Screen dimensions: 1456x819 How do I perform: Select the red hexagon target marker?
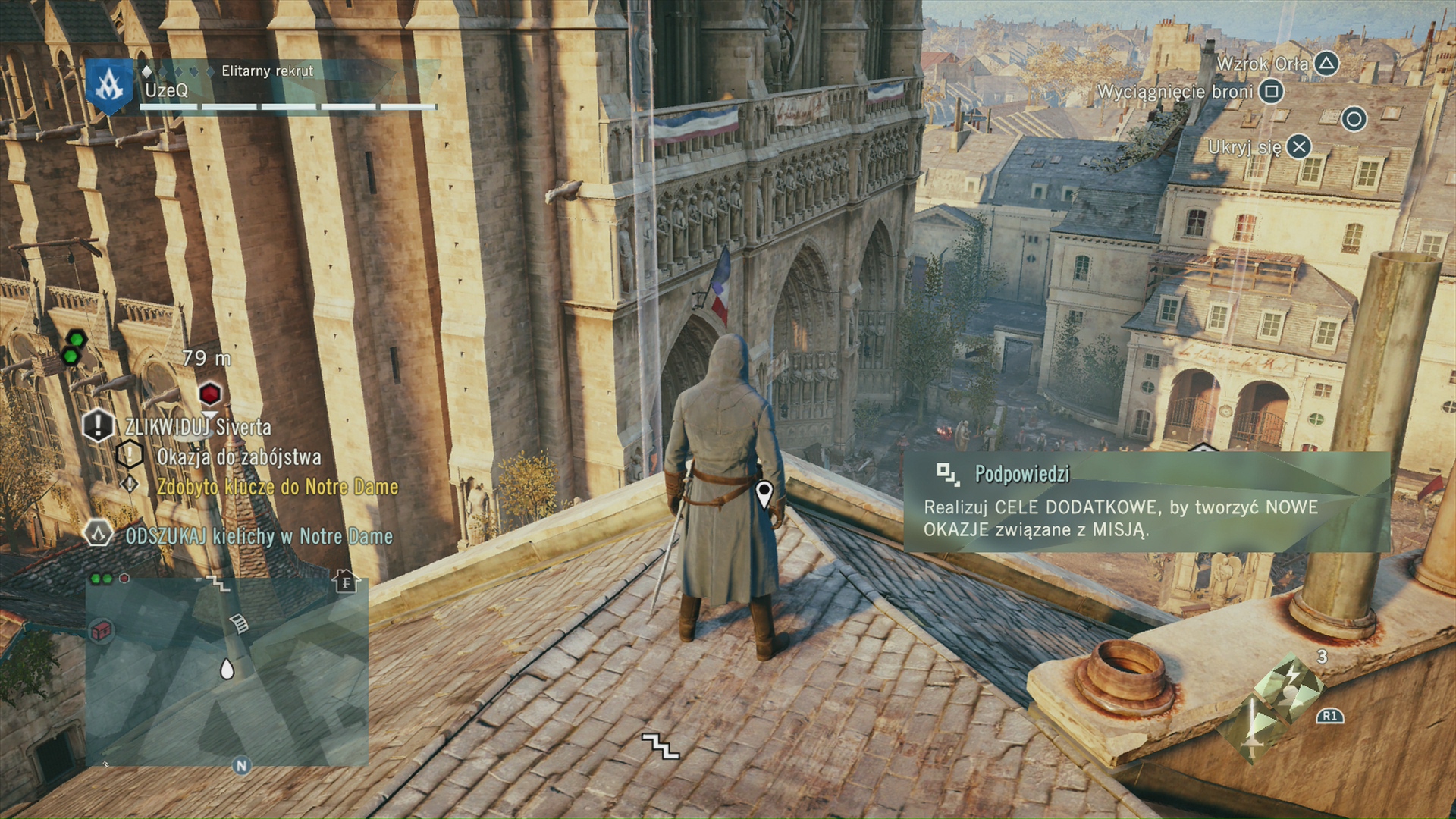click(x=210, y=394)
